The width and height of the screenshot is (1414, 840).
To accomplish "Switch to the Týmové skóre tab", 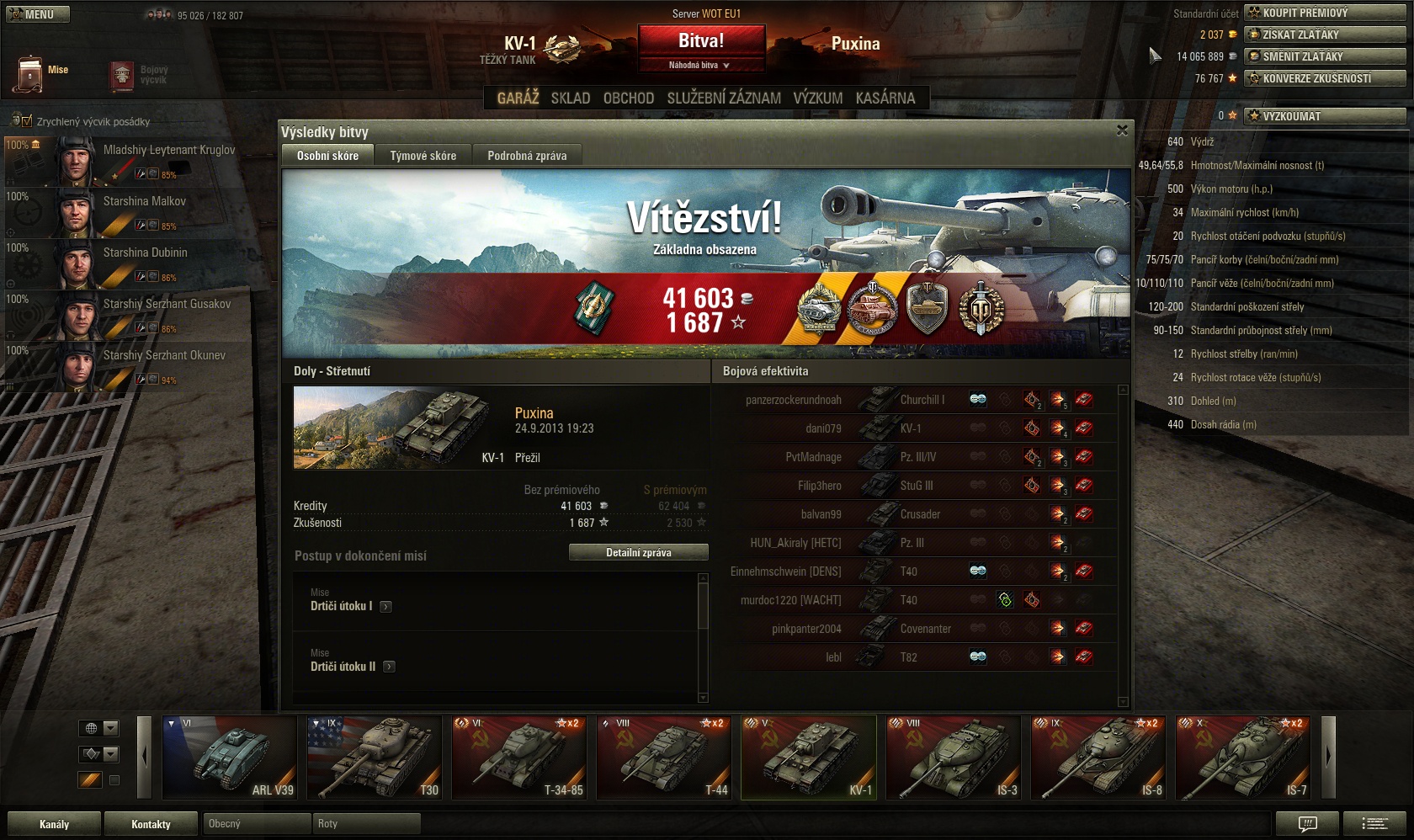I will pyautogui.click(x=423, y=156).
